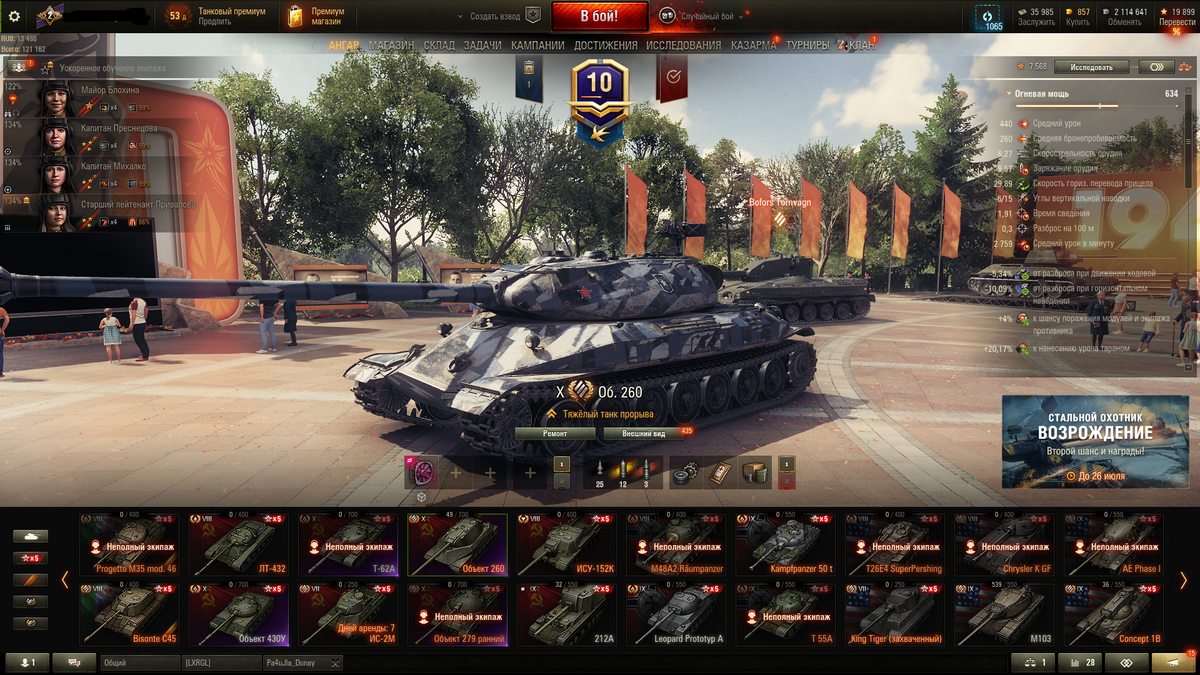The image size is (1200, 675).
Task: Select crew member Майор Блохина
Action: tap(110, 90)
